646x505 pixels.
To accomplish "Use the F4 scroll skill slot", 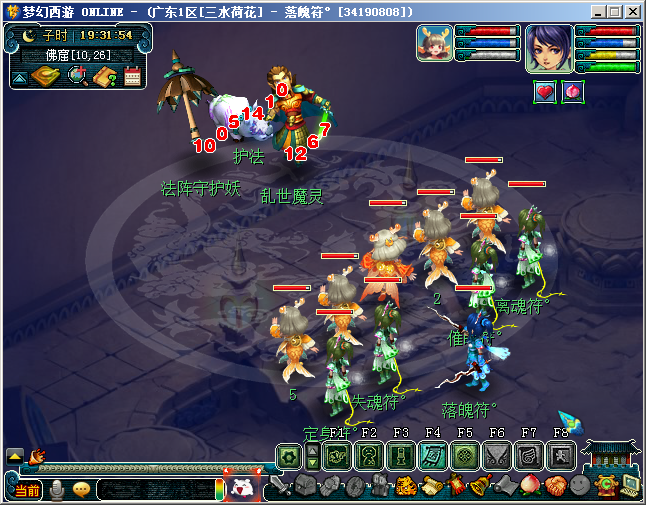I will pos(433,456).
